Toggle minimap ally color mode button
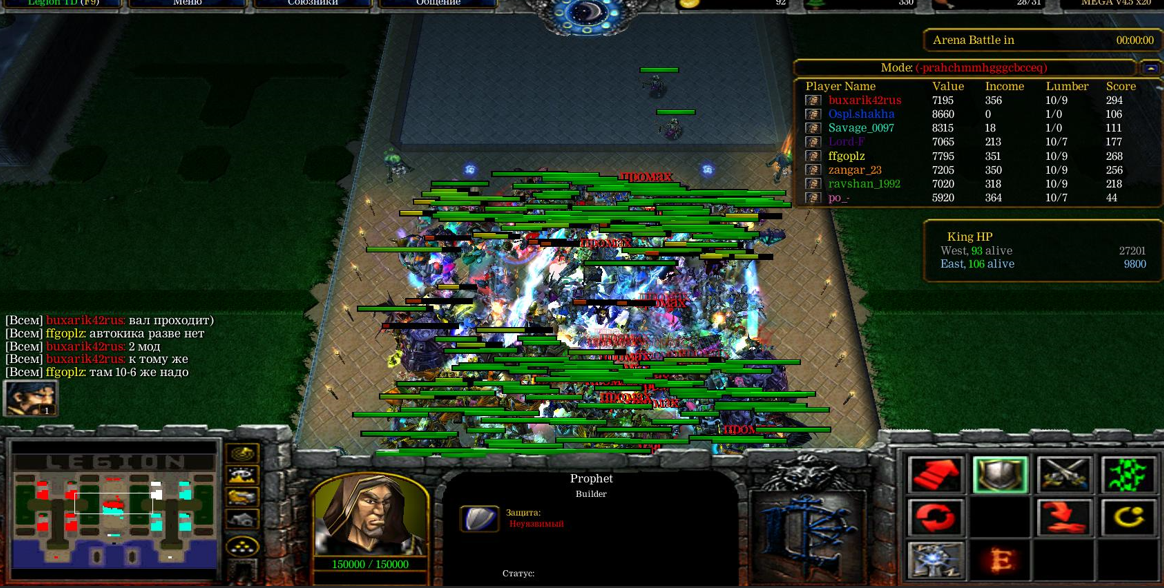 click(x=243, y=498)
